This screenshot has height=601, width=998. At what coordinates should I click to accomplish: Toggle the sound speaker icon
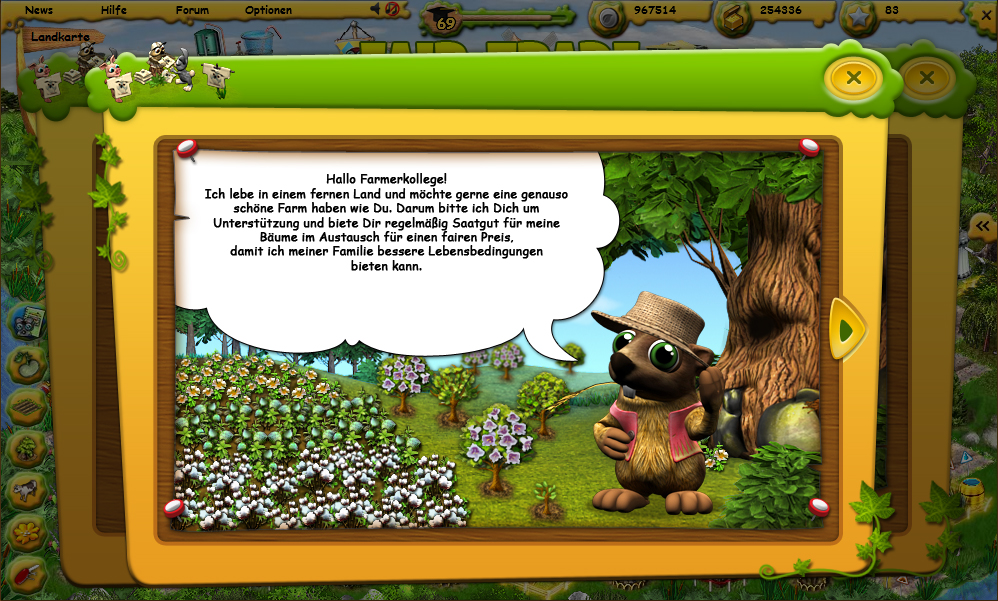pos(376,9)
